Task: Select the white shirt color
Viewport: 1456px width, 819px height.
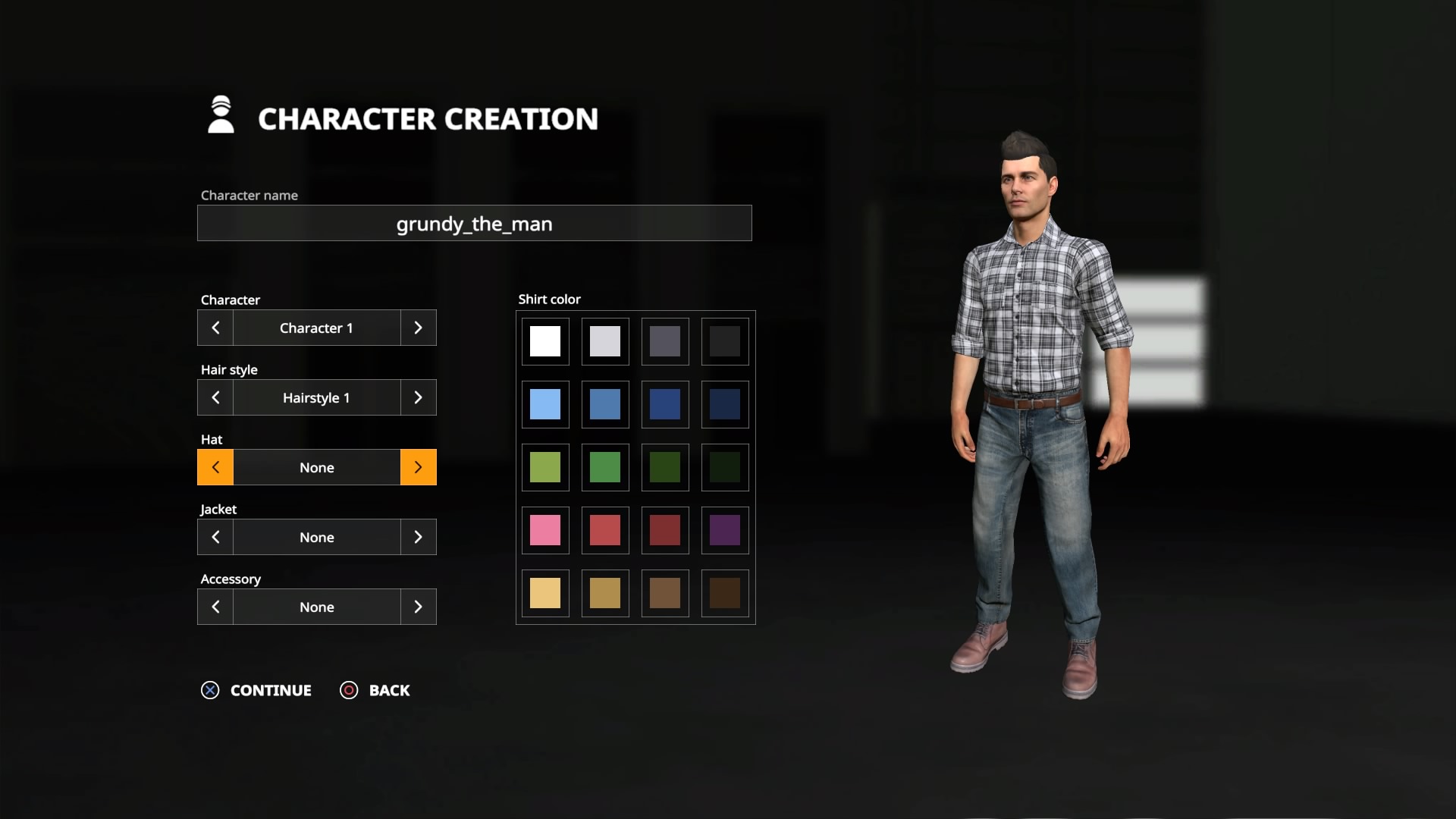Action: click(x=545, y=341)
